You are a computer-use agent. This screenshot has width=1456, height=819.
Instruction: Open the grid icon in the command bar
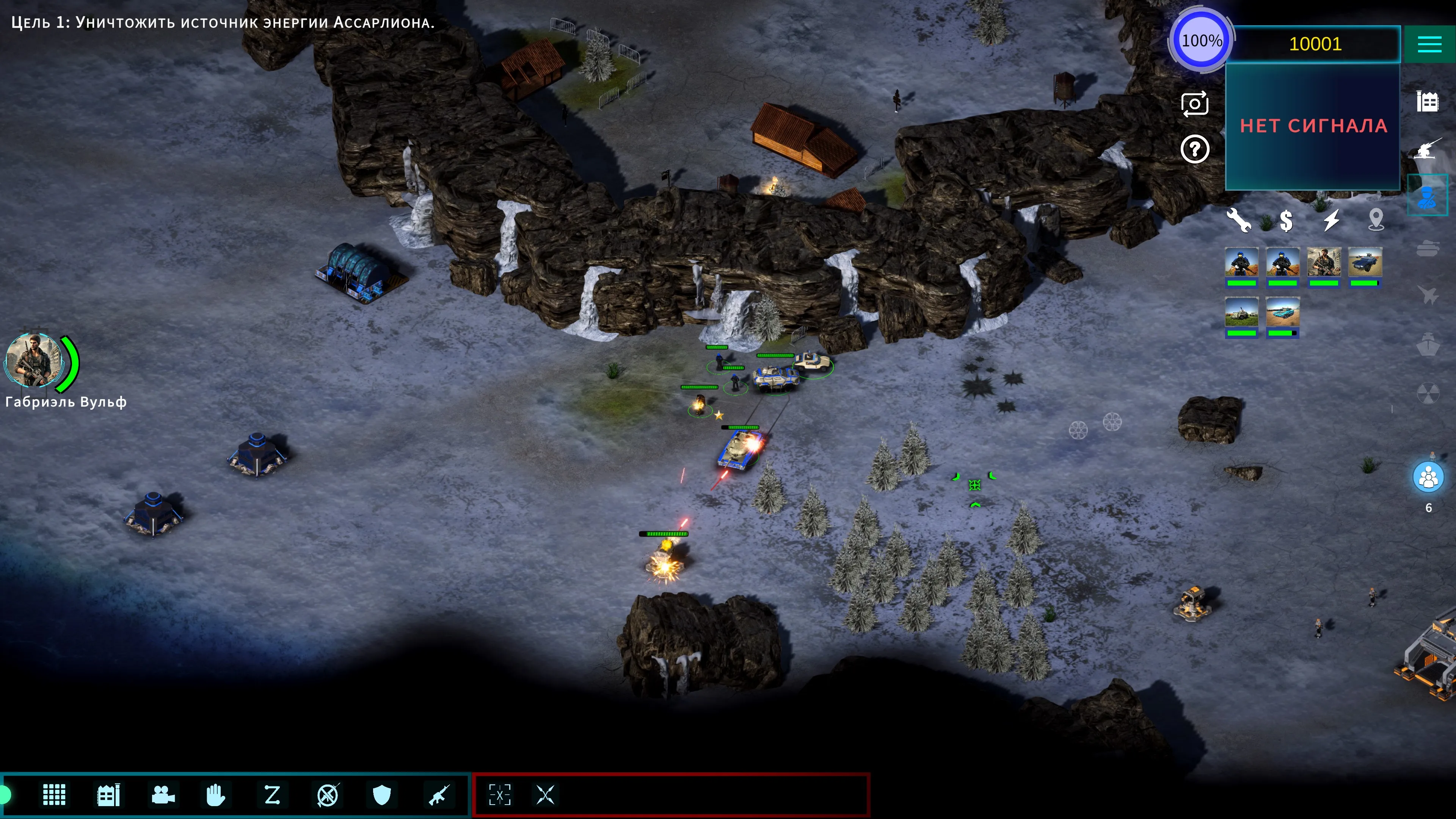click(54, 795)
